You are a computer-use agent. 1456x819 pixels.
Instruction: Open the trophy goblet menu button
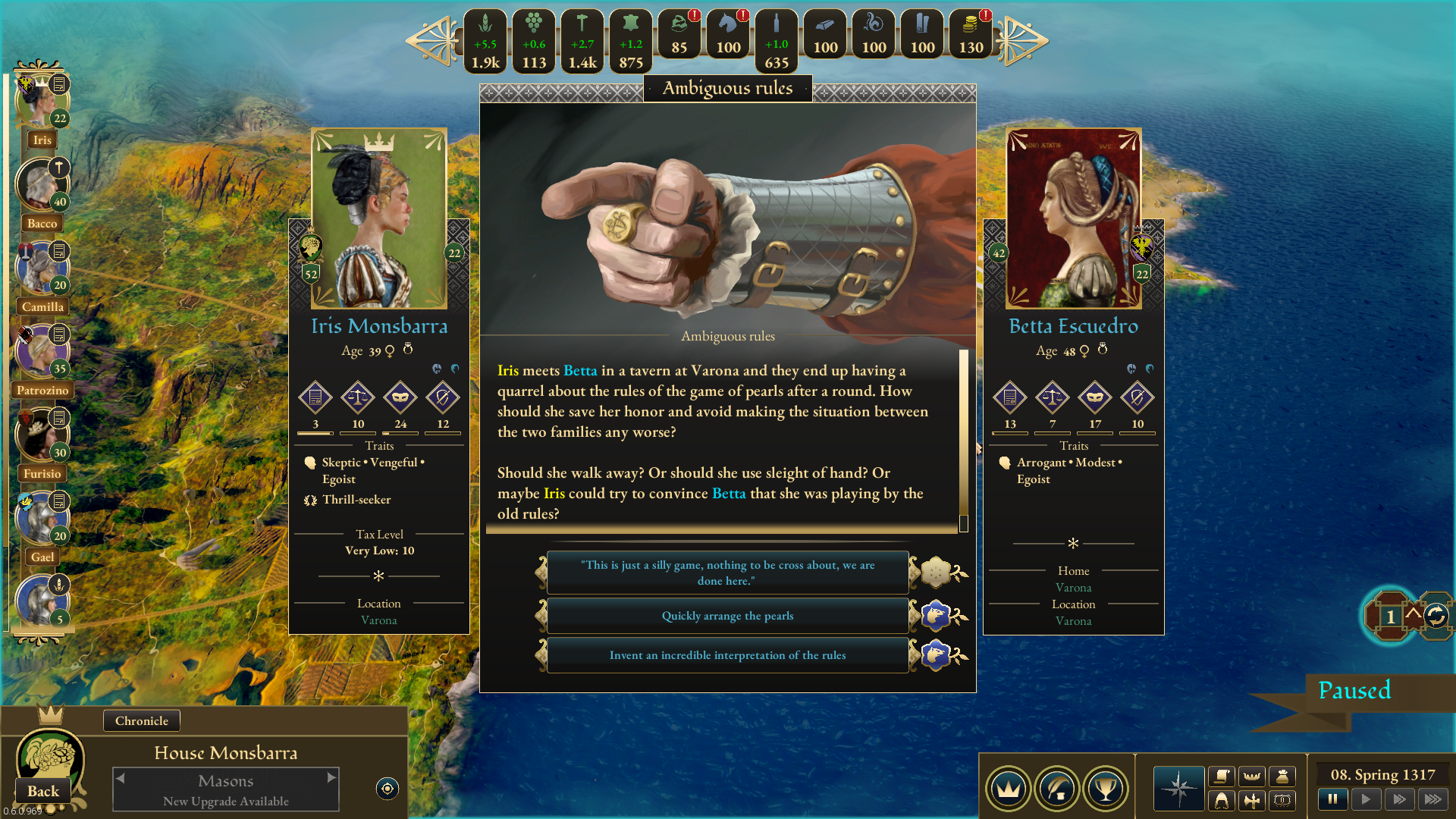[1106, 789]
